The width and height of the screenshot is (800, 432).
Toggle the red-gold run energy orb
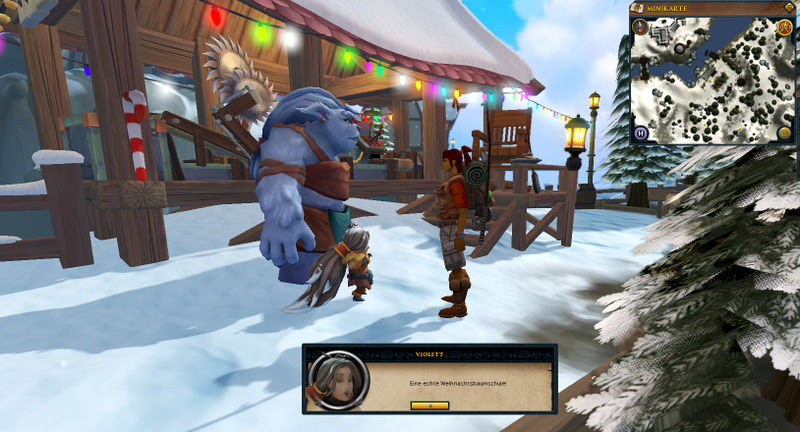point(783,28)
